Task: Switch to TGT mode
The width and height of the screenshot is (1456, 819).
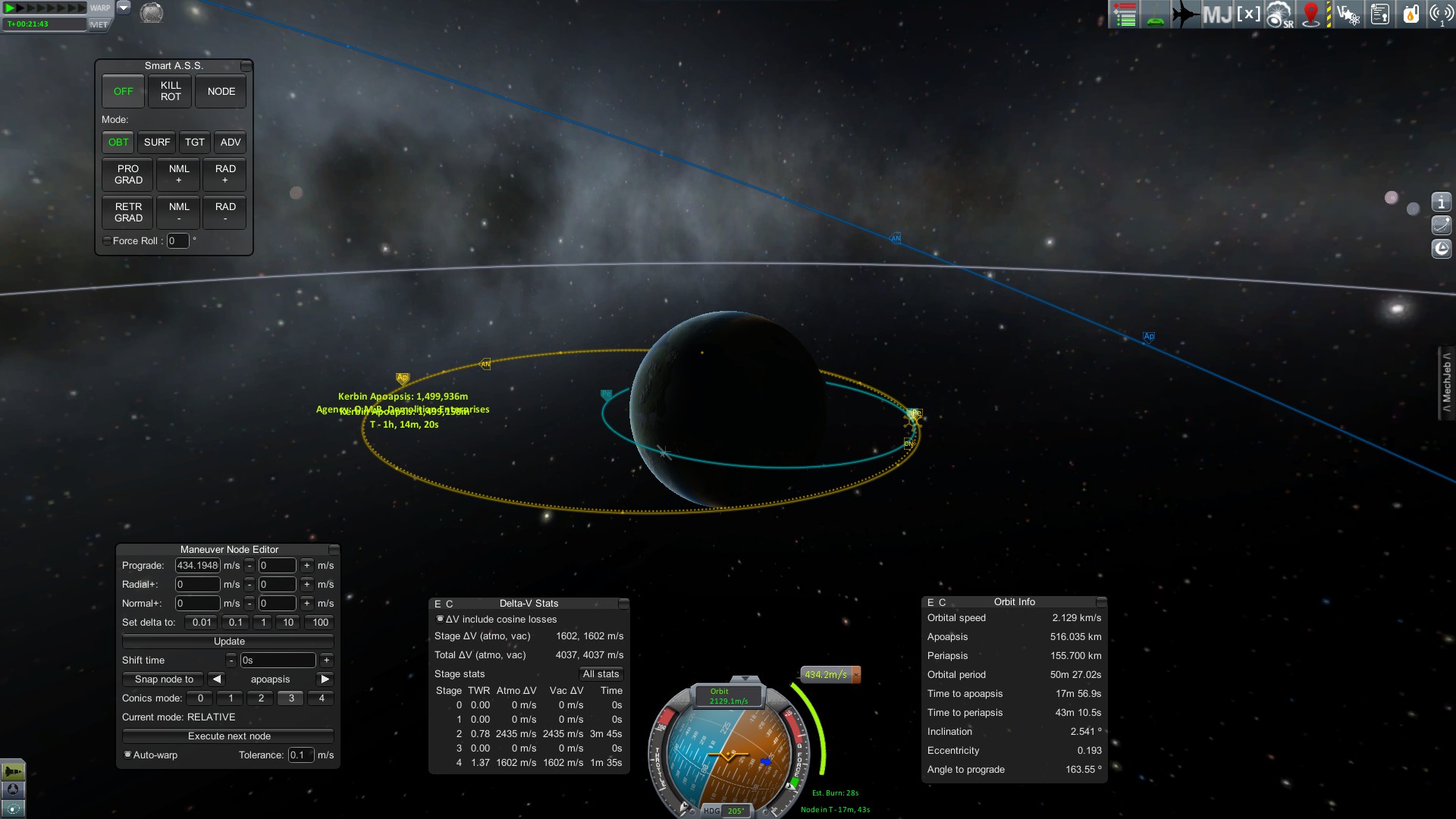Action: (195, 142)
